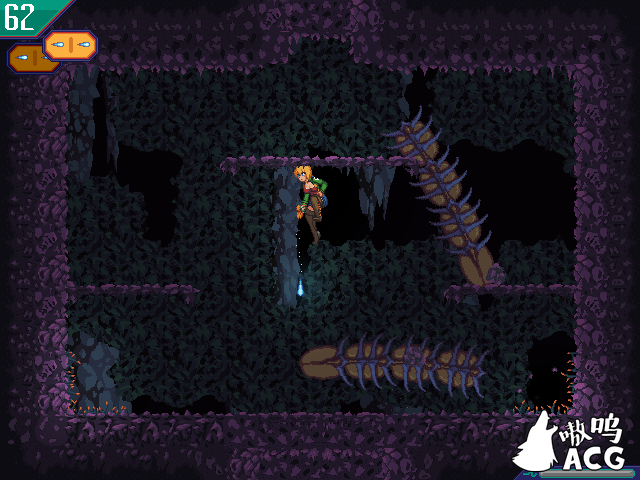Select the bright front blue-shot weapon icon
The height and width of the screenshot is (480, 640).
[x=71, y=45]
